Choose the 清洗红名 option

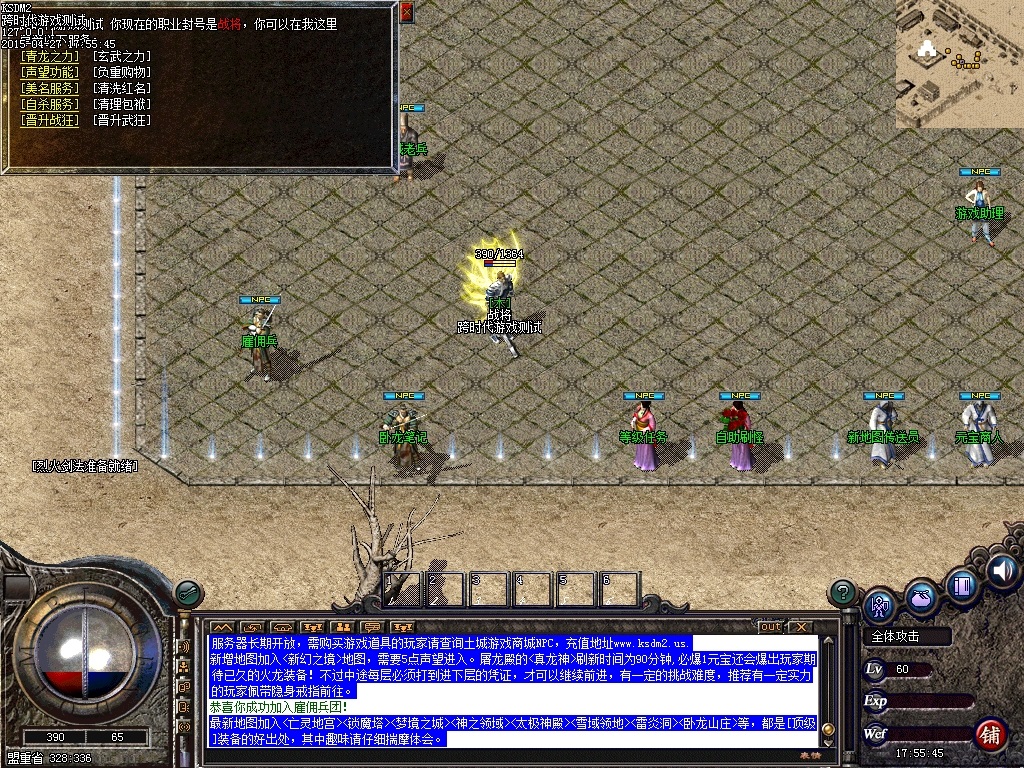(122, 89)
